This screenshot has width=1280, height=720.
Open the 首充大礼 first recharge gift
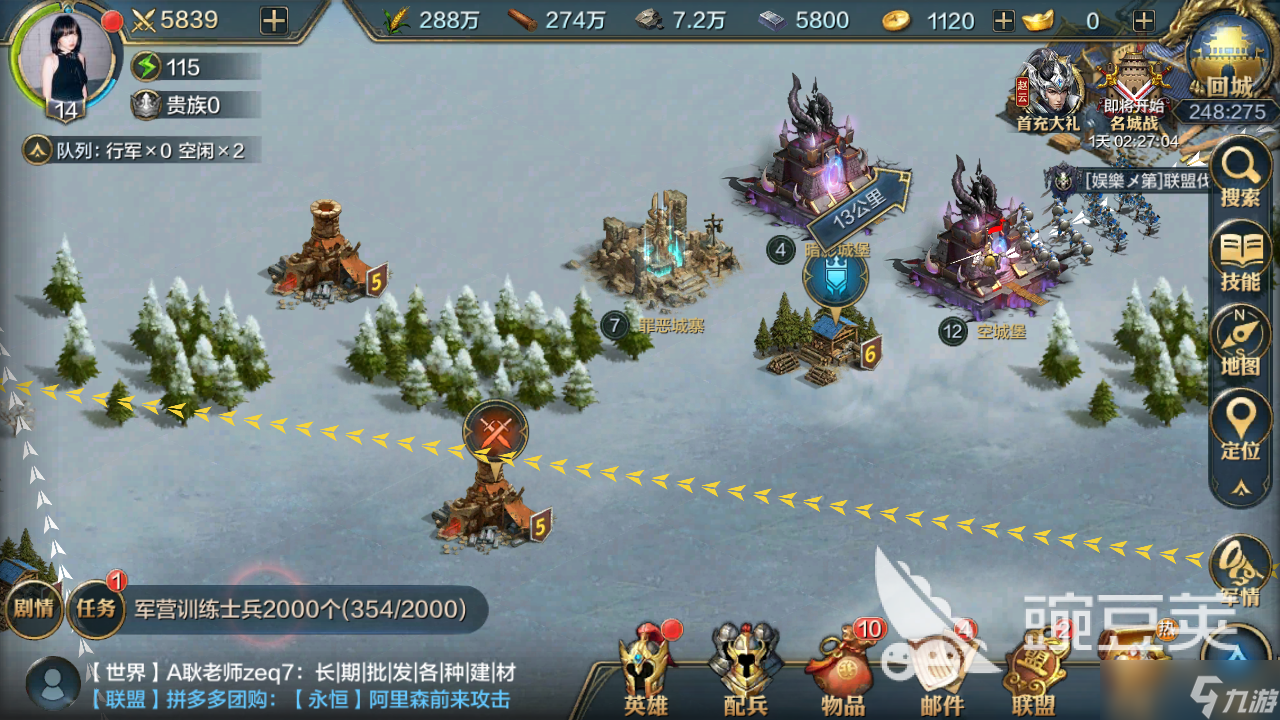click(x=1047, y=90)
